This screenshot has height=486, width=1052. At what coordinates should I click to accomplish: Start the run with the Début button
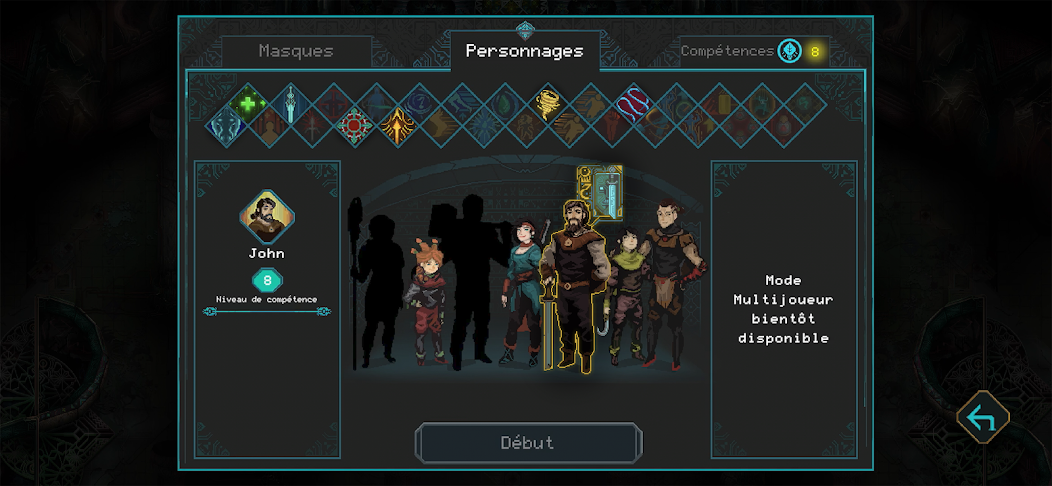(528, 443)
